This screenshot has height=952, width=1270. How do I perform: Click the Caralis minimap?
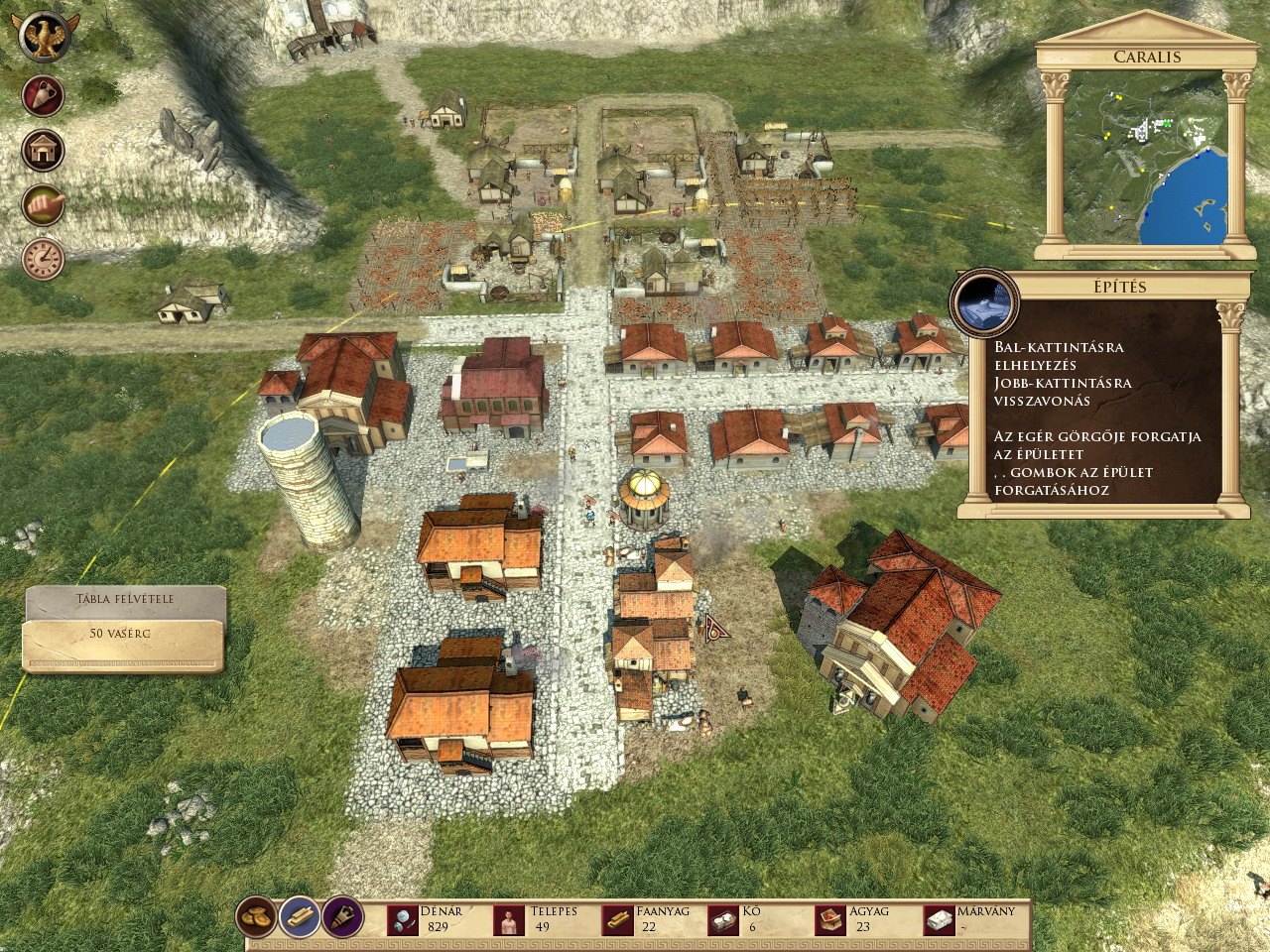[x=1144, y=157]
